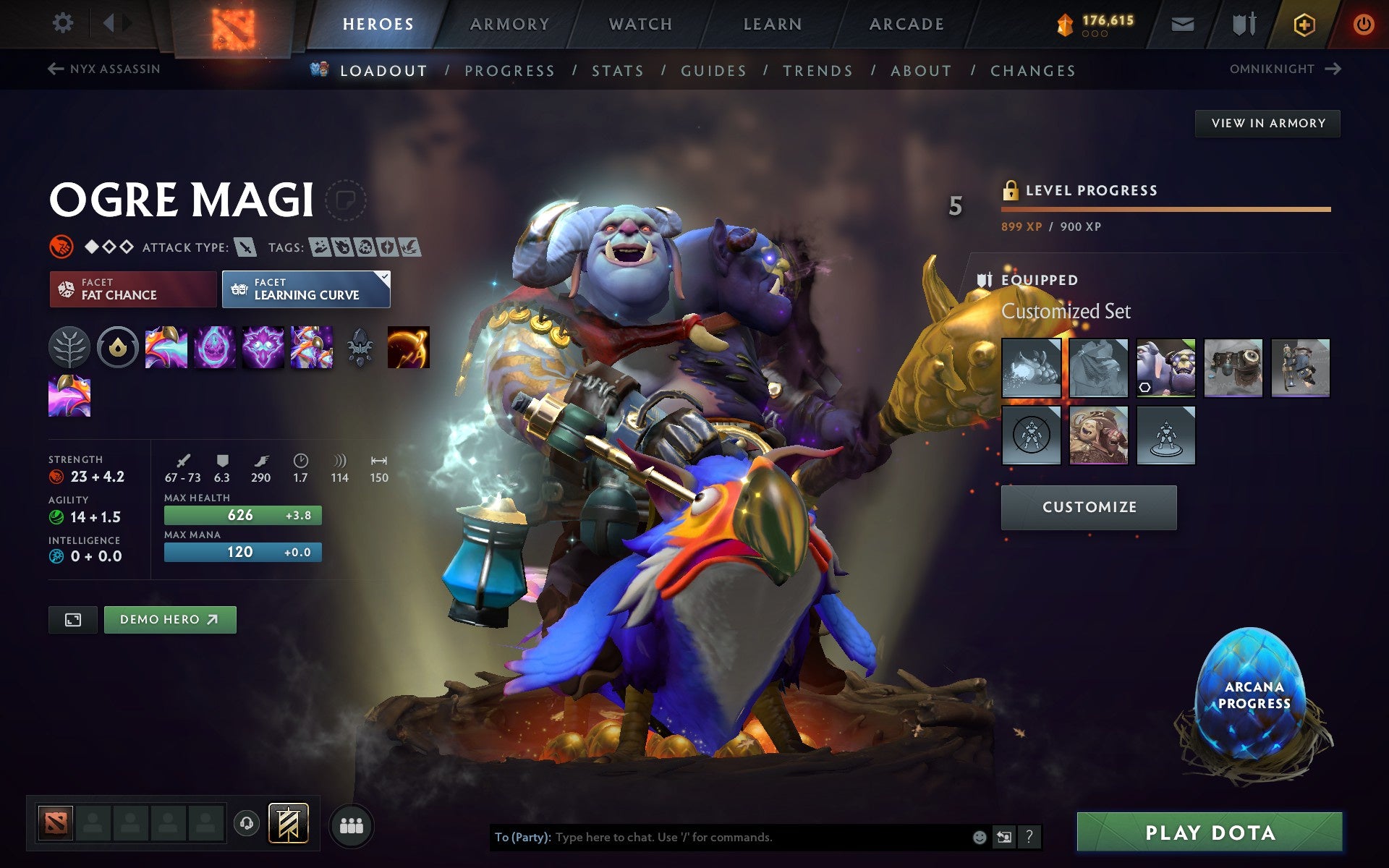Click the mail envelope icon
The width and height of the screenshot is (1389, 868).
point(1181,23)
